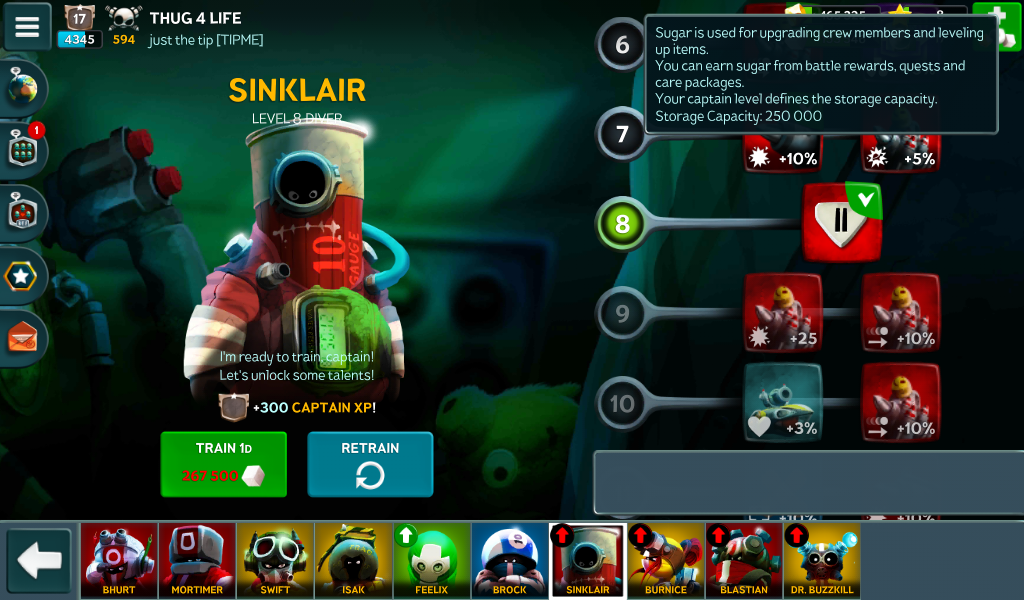Screen dimensions: 1024x600
Task: Select Feelix crew portrait
Action: [432, 560]
